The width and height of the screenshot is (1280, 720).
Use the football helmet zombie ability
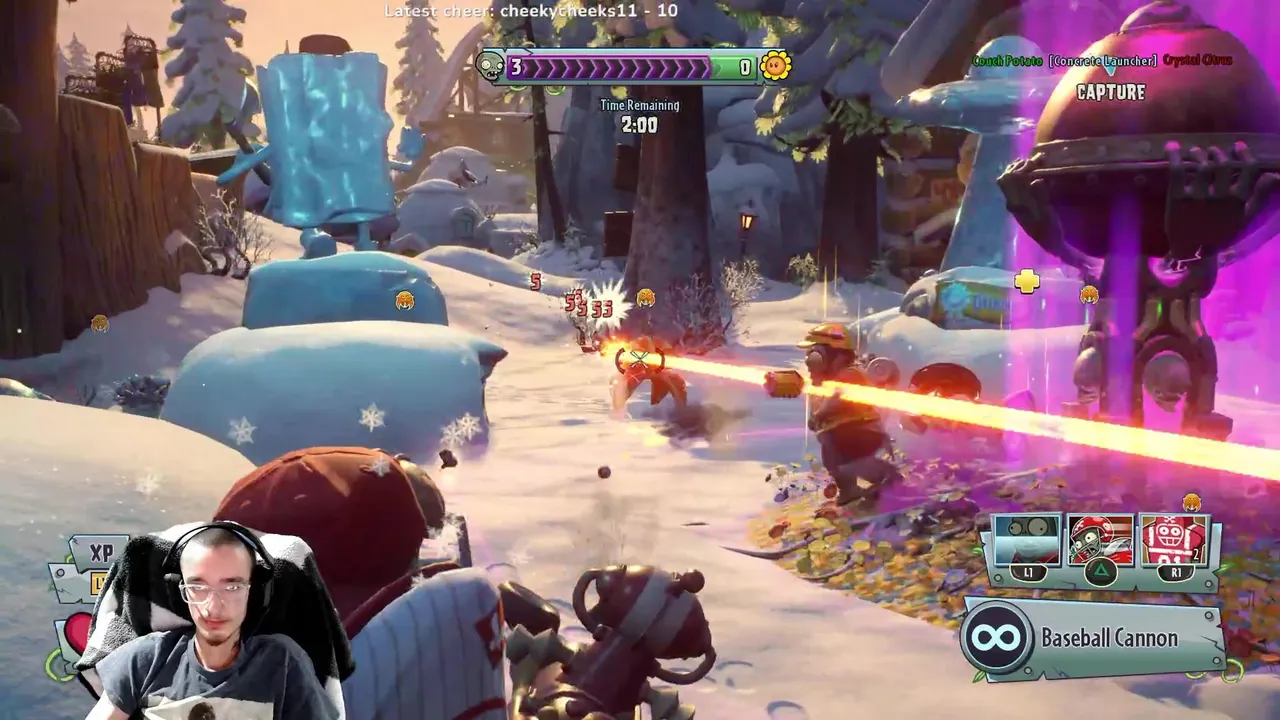pos(1099,541)
